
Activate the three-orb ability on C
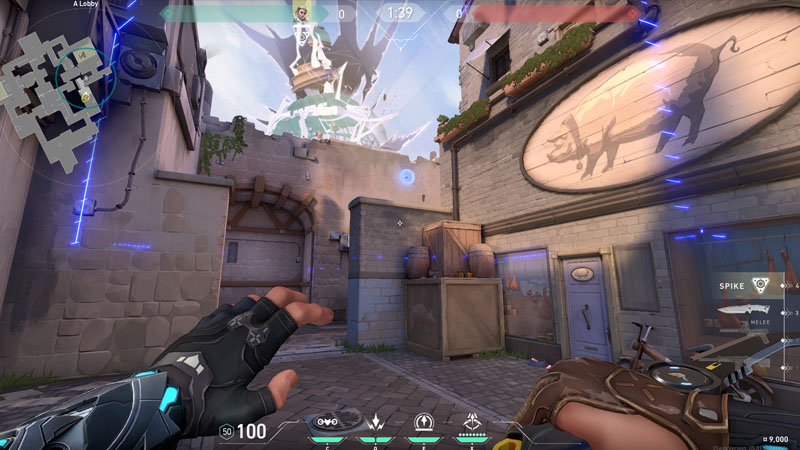pyautogui.click(x=325, y=422)
